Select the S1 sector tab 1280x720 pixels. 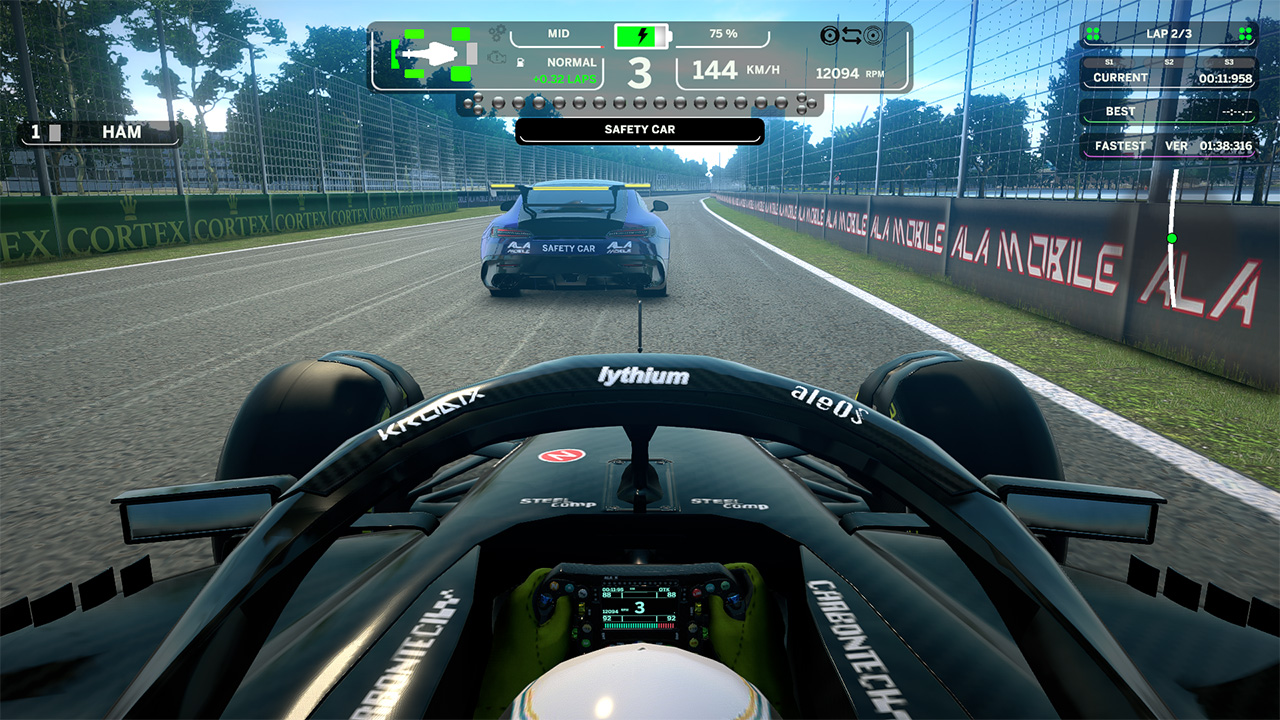pos(1110,61)
